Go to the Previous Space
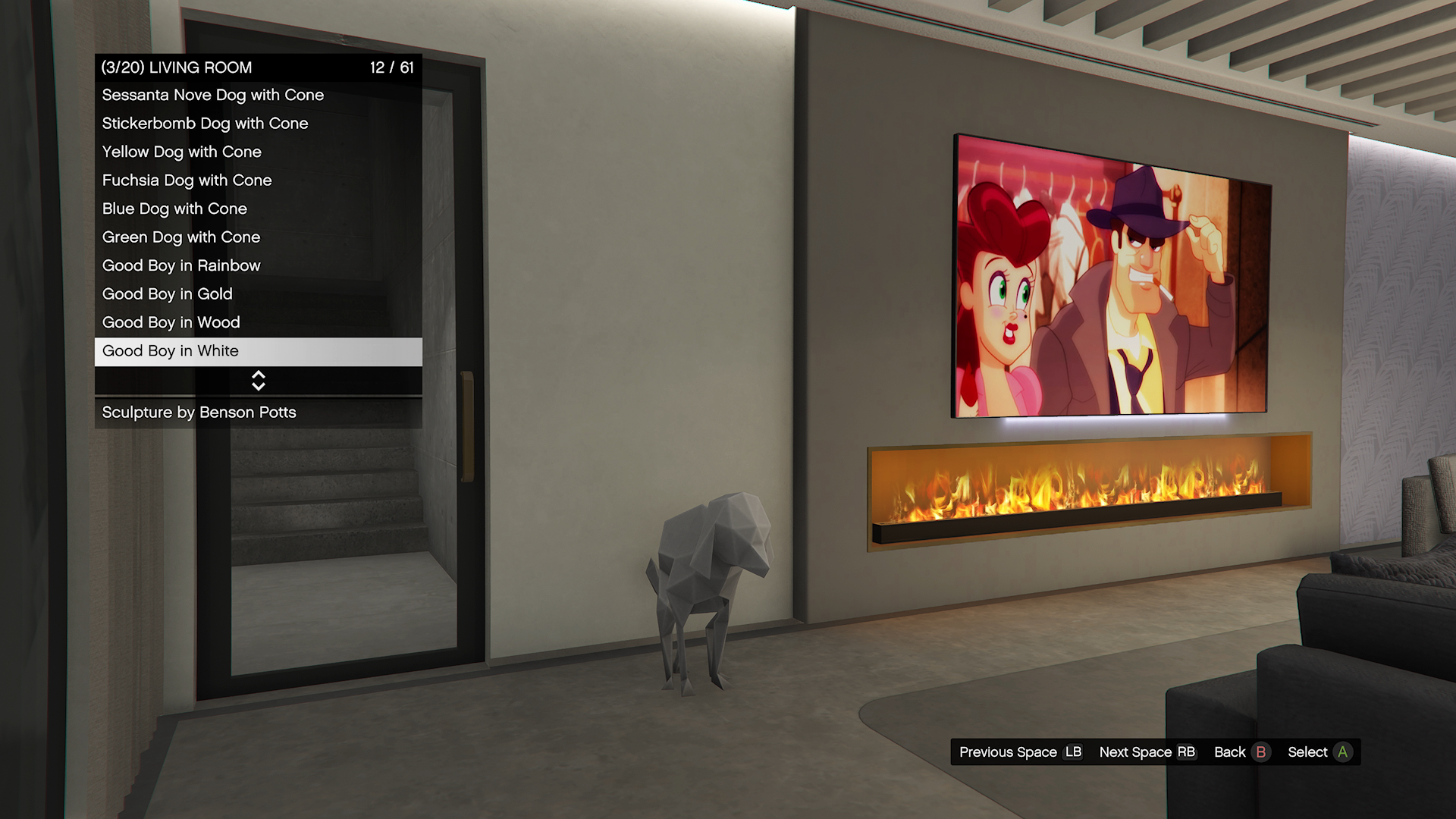 tap(1020, 752)
